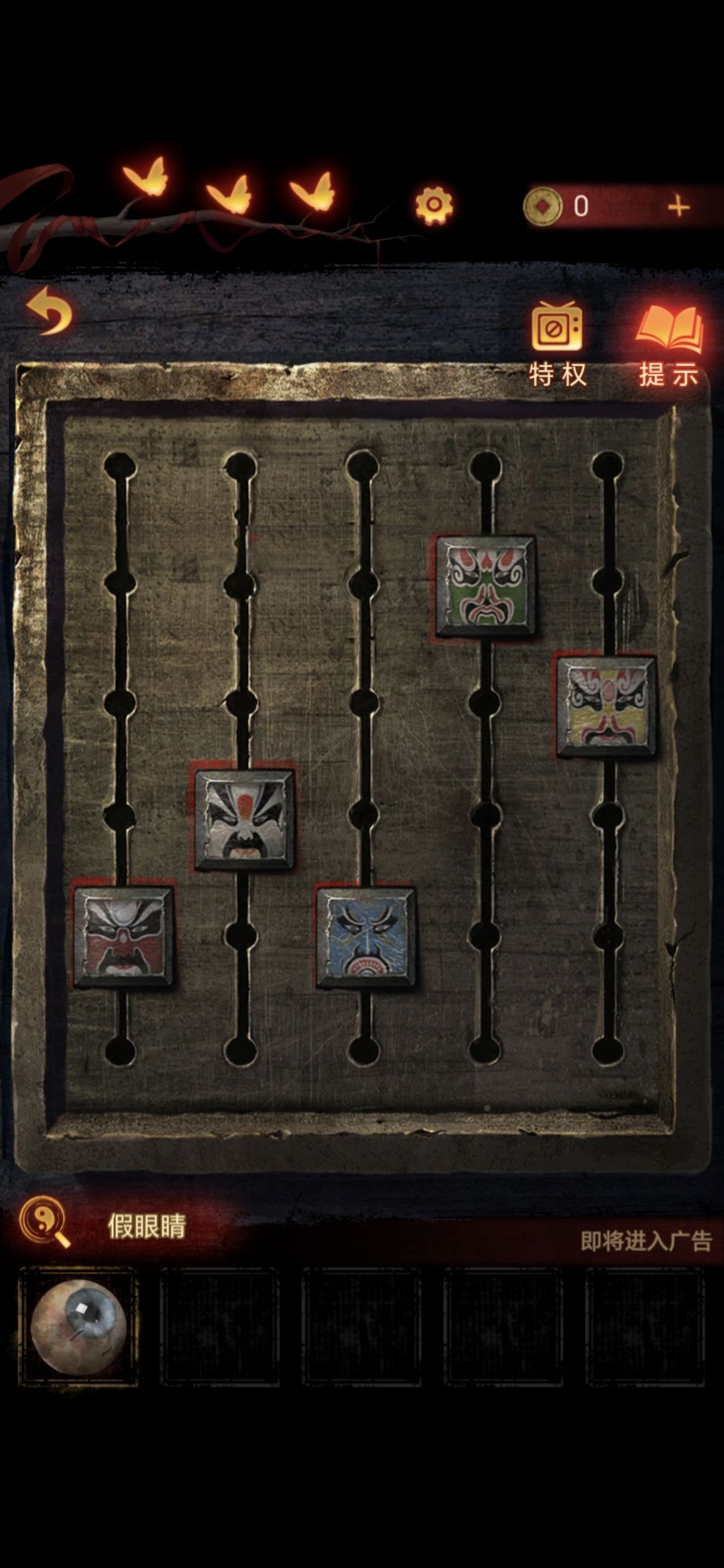Select the blue opera mask tile
This screenshot has width=724, height=1568.
click(366, 937)
